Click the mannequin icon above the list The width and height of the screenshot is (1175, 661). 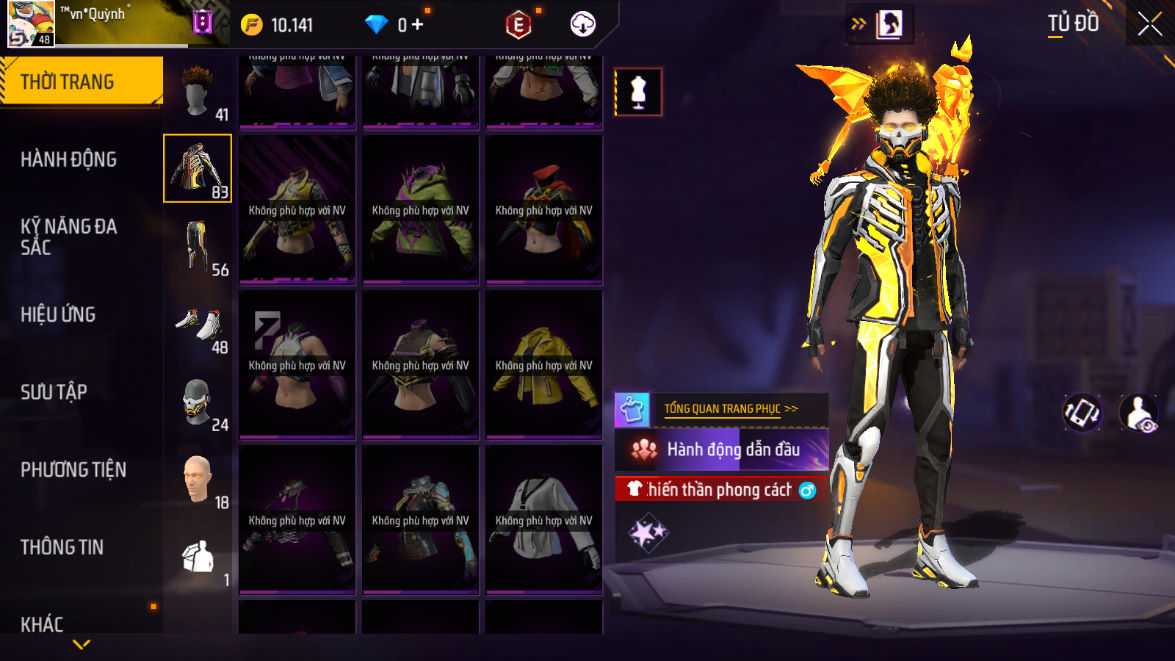(x=638, y=92)
